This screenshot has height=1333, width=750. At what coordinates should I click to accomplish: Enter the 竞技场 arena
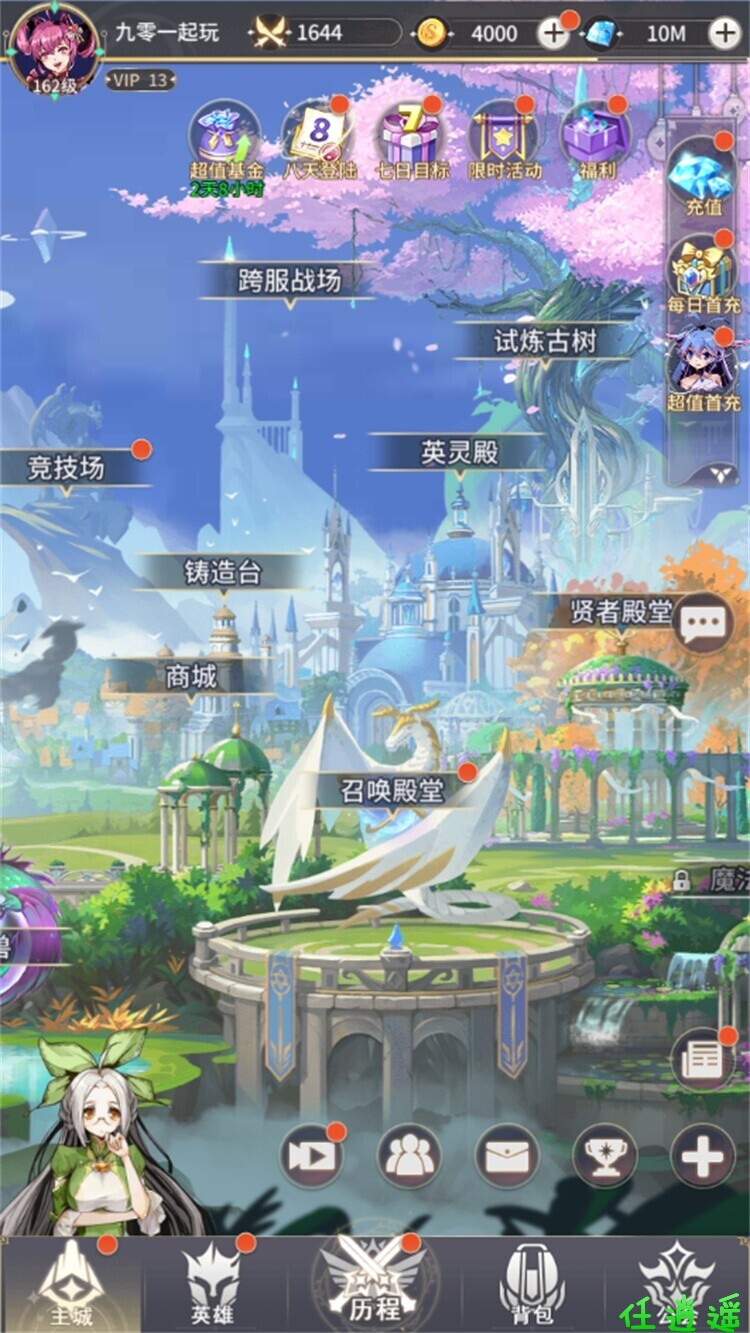tap(67, 467)
